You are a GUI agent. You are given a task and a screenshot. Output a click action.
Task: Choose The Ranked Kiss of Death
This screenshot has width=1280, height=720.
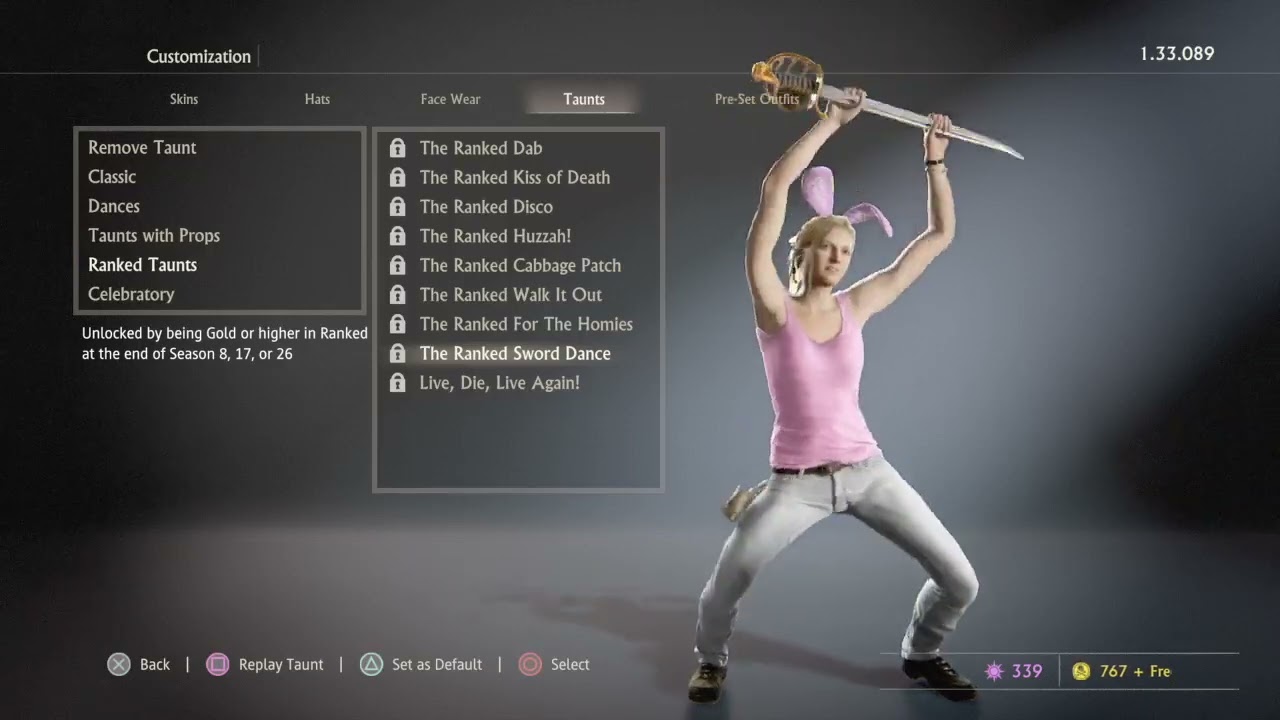coord(514,177)
